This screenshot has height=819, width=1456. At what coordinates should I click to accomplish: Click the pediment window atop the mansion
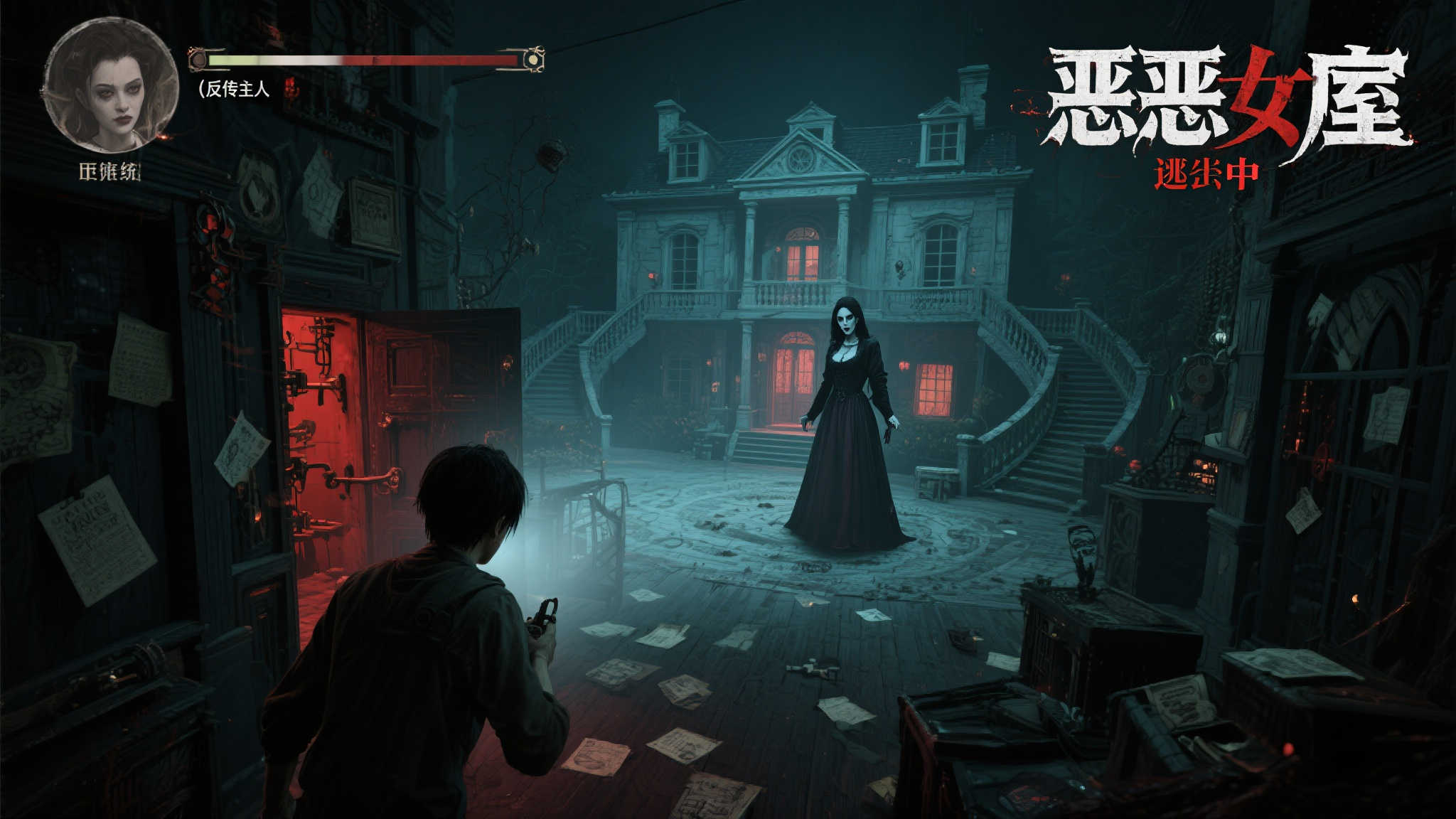coord(802,158)
